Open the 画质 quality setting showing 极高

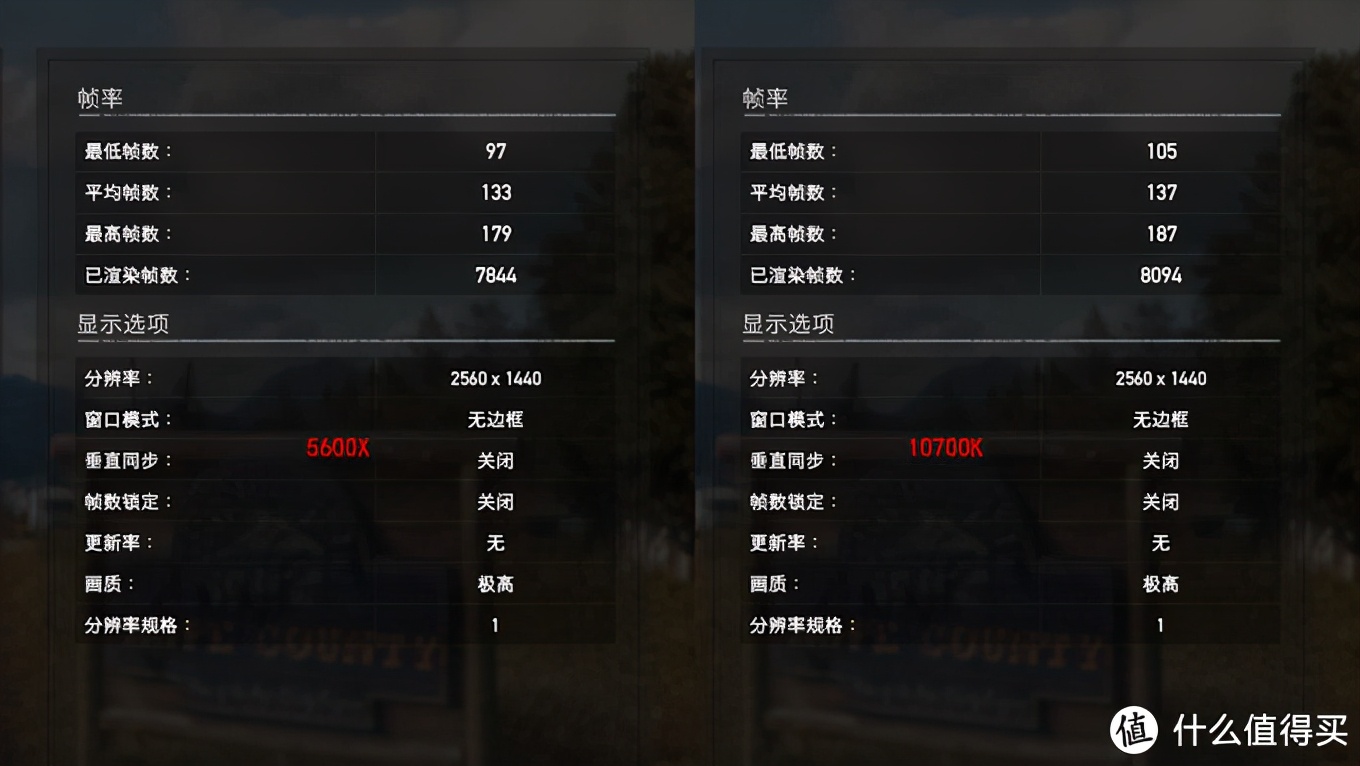click(x=496, y=583)
